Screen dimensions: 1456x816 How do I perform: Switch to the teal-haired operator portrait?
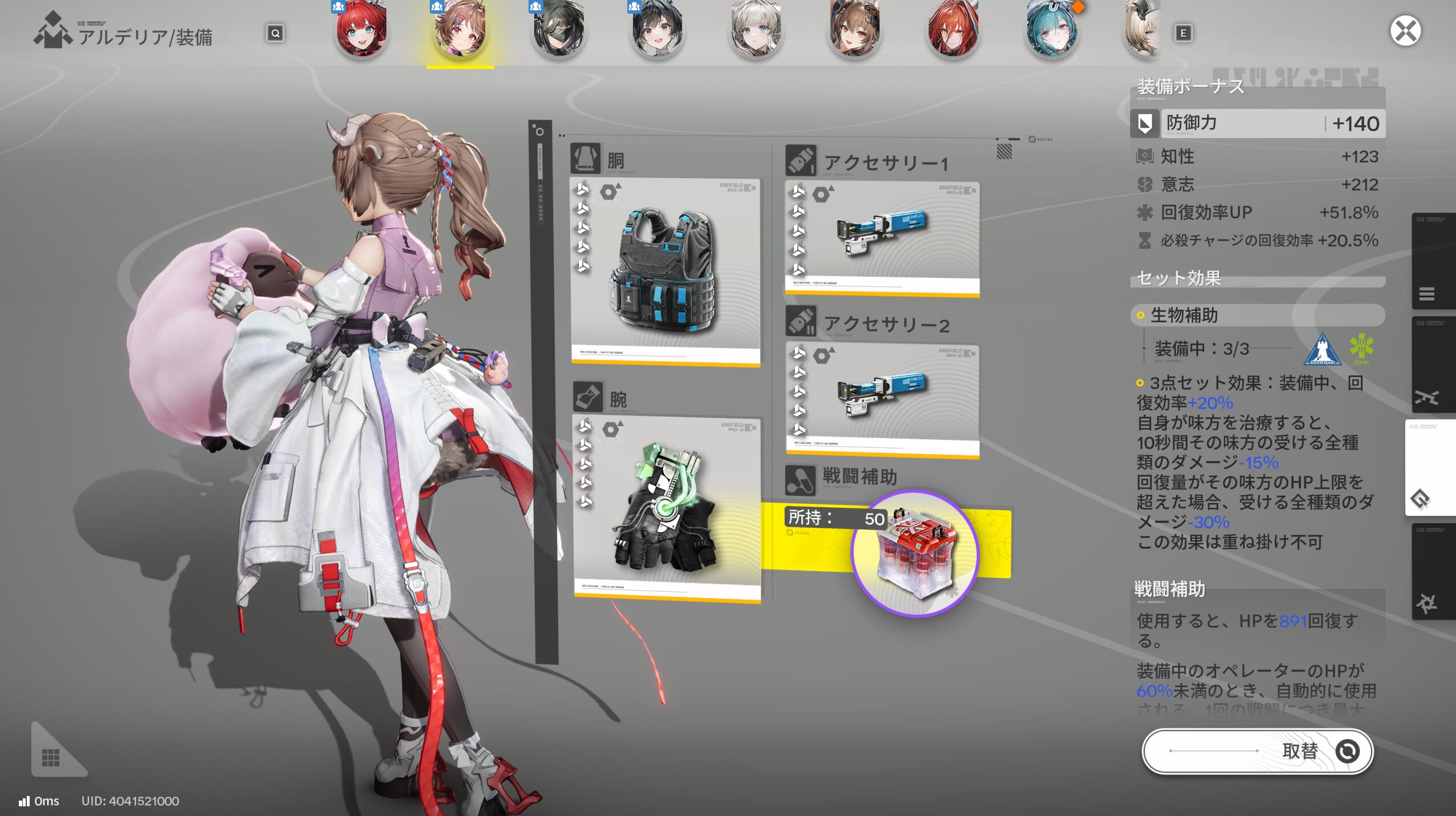[1051, 30]
